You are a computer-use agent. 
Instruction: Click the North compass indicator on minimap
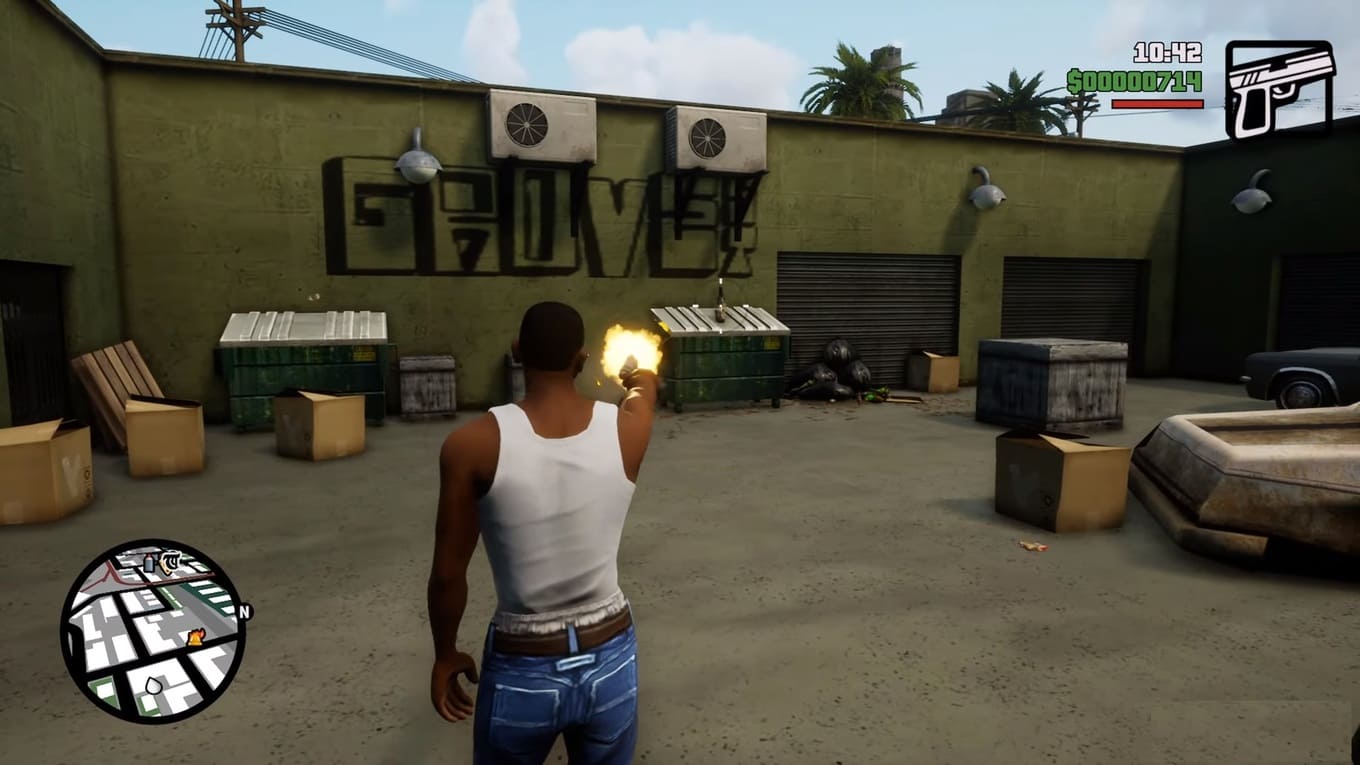(245, 611)
